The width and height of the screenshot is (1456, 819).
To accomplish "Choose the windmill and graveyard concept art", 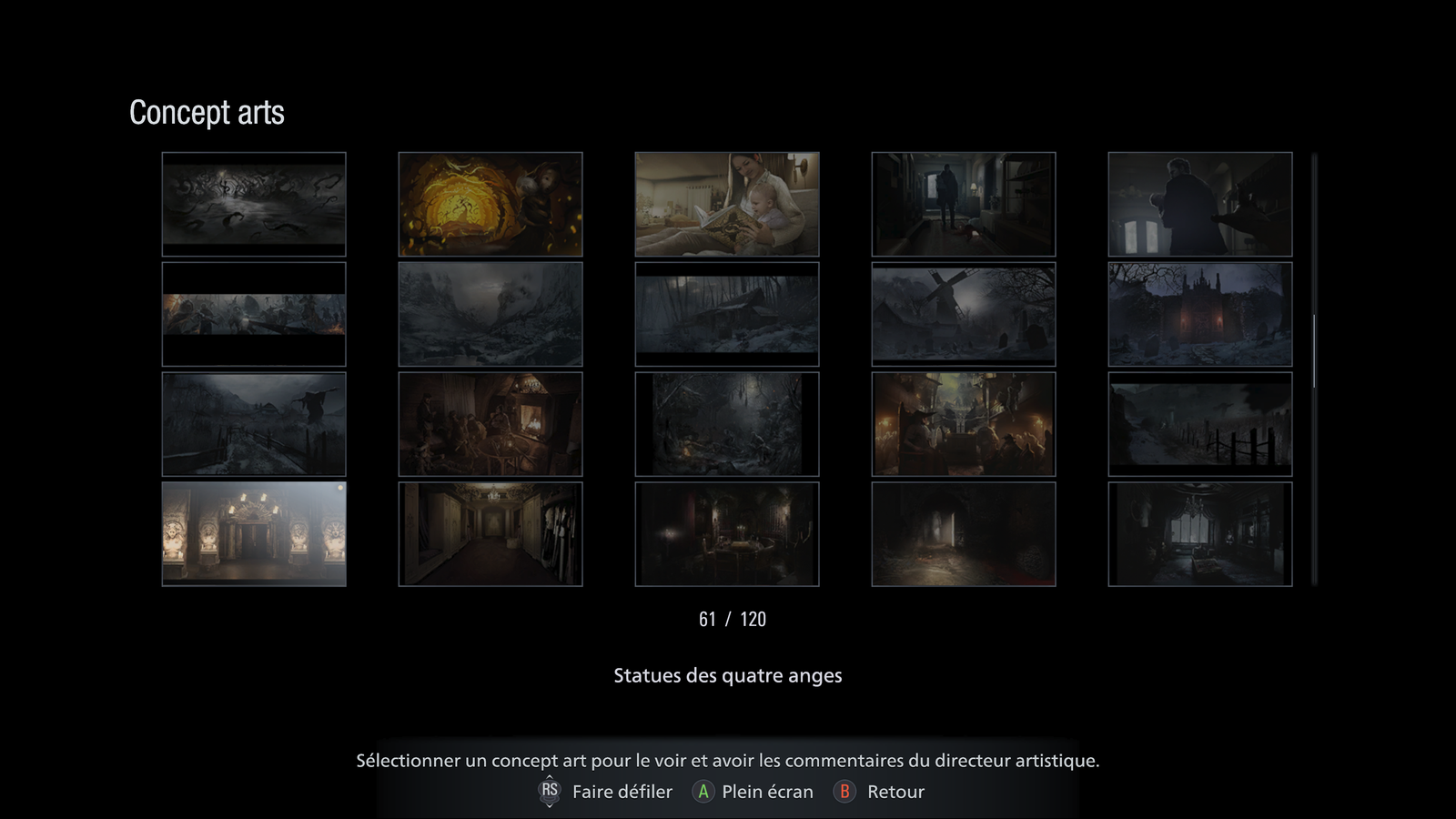I will (x=964, y=314).
